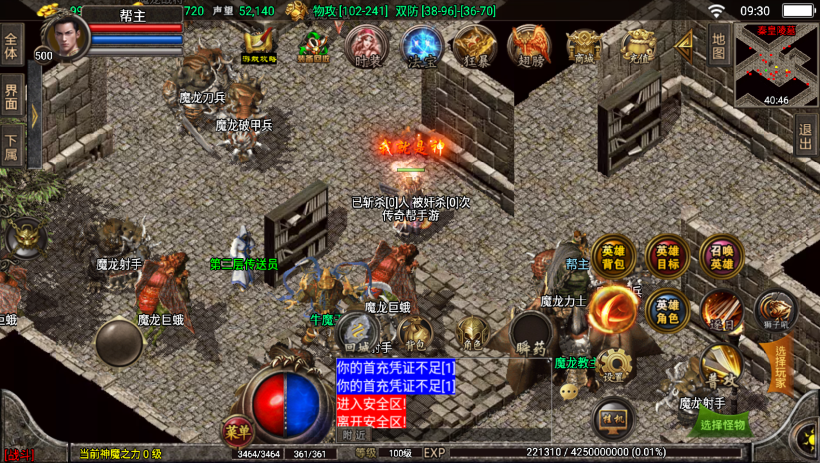Viewport: 820px width, 463px height.
Task: Open the 设置 settings gear
Action: (x=614, y=366)
